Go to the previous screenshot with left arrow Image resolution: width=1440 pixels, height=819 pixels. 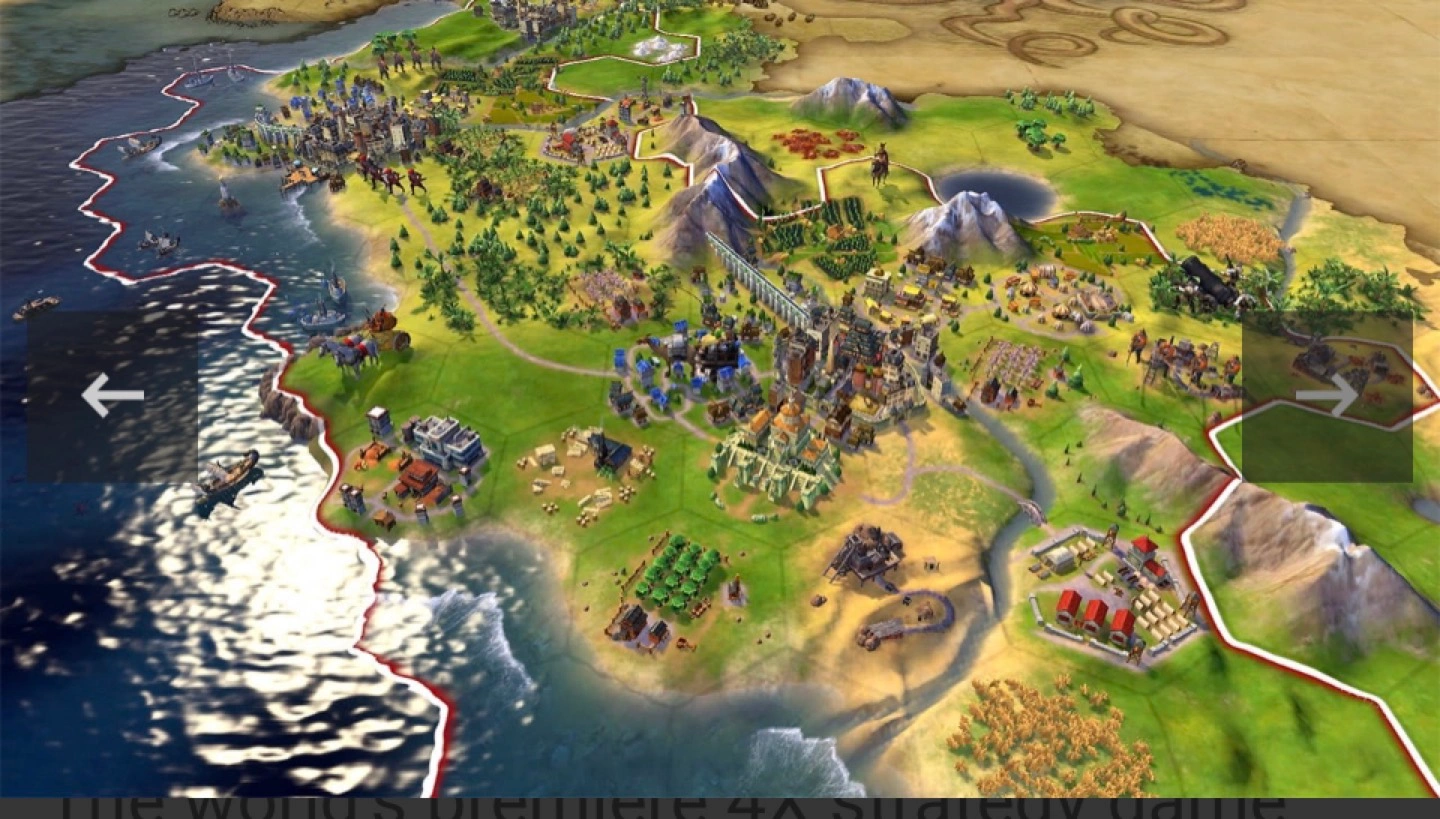[x=112, y=396]
